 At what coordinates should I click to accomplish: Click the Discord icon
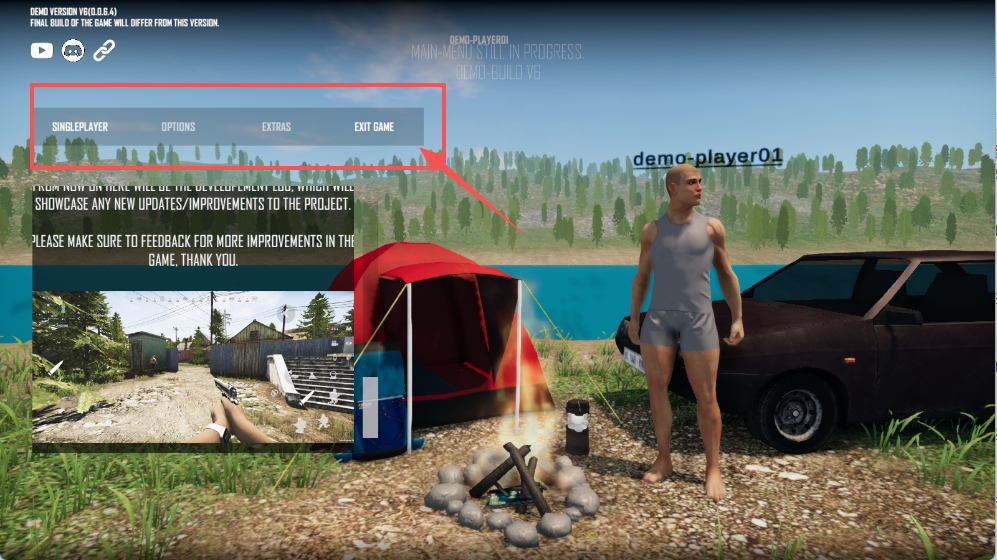[73, 50]
